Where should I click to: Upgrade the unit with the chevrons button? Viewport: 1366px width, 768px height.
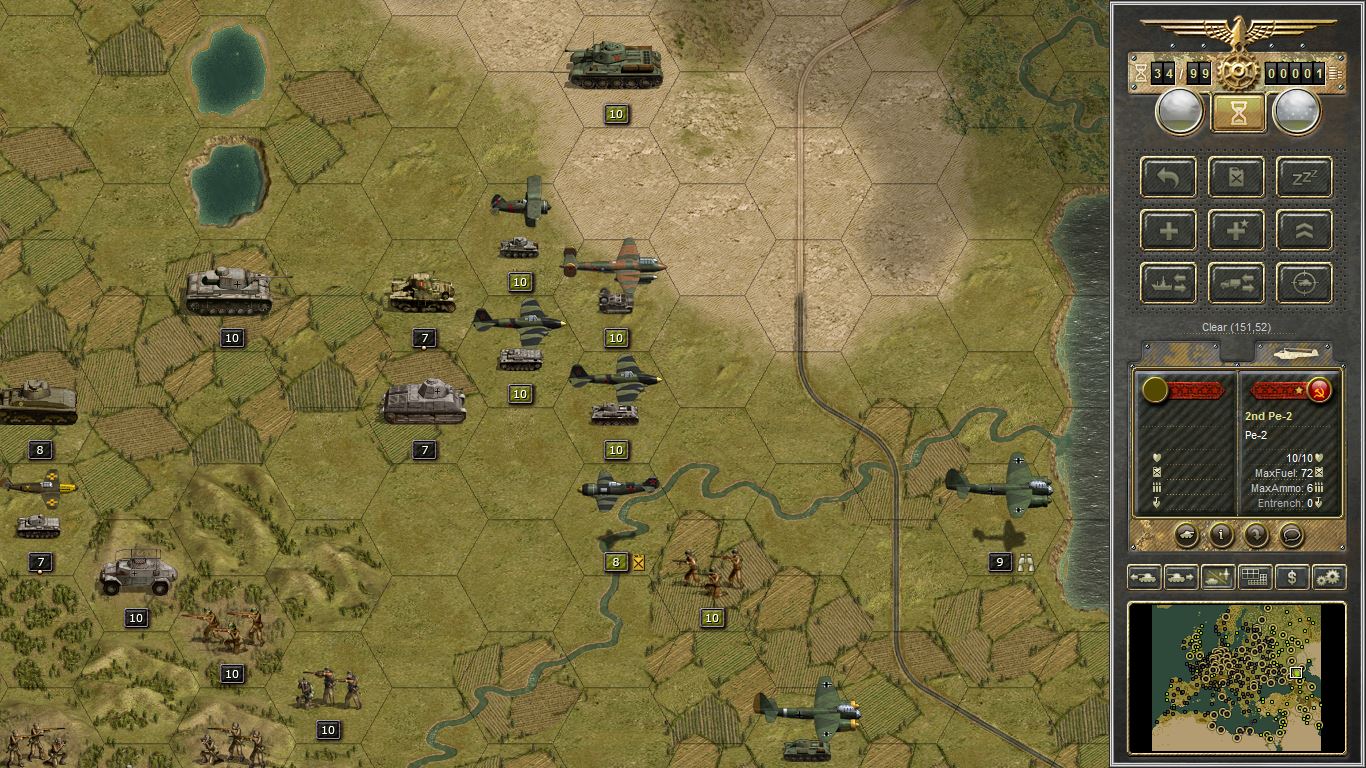click(1304, 231)
